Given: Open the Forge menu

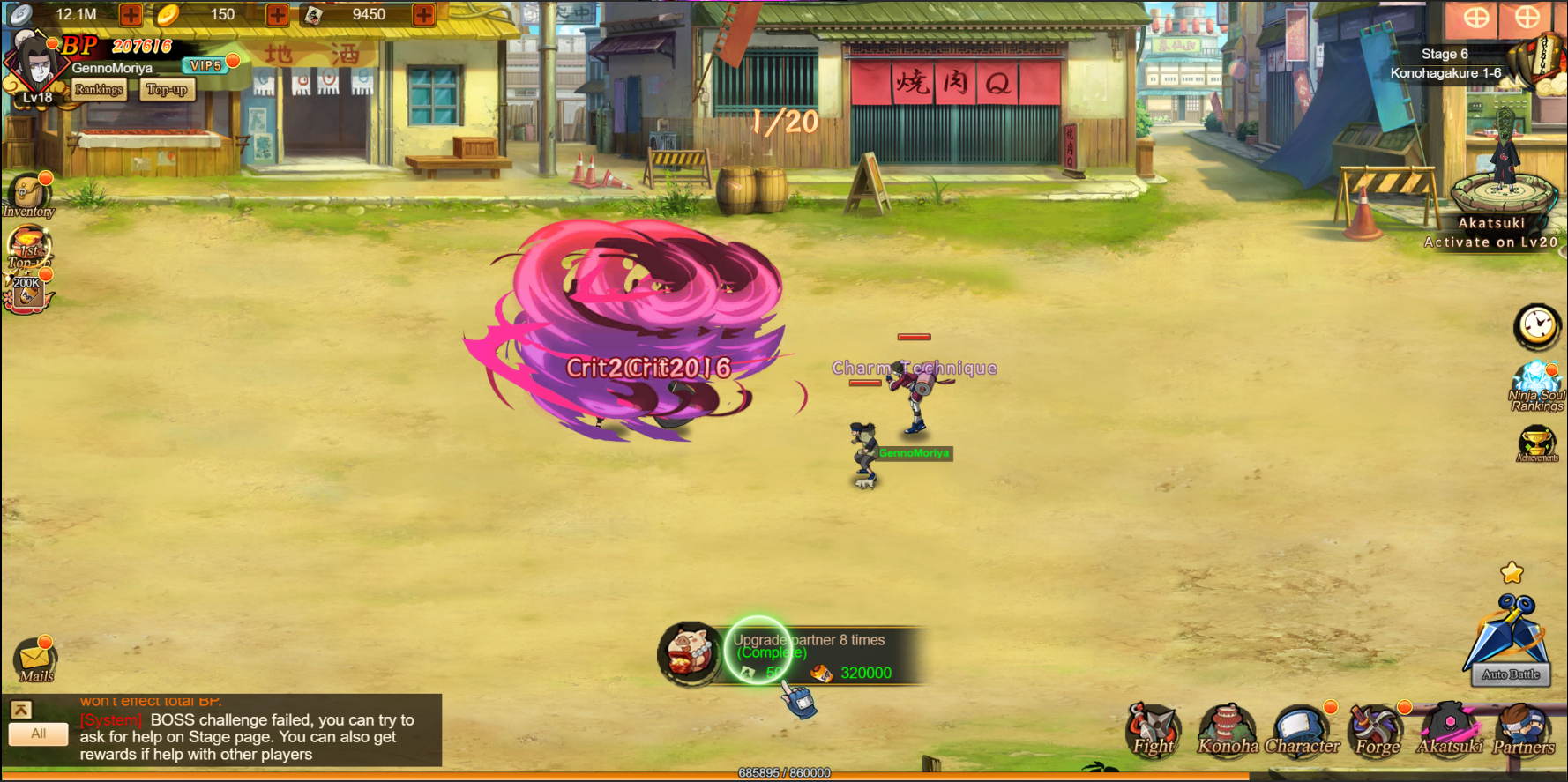Looking at the screenshot, I should pos(1377,732).
